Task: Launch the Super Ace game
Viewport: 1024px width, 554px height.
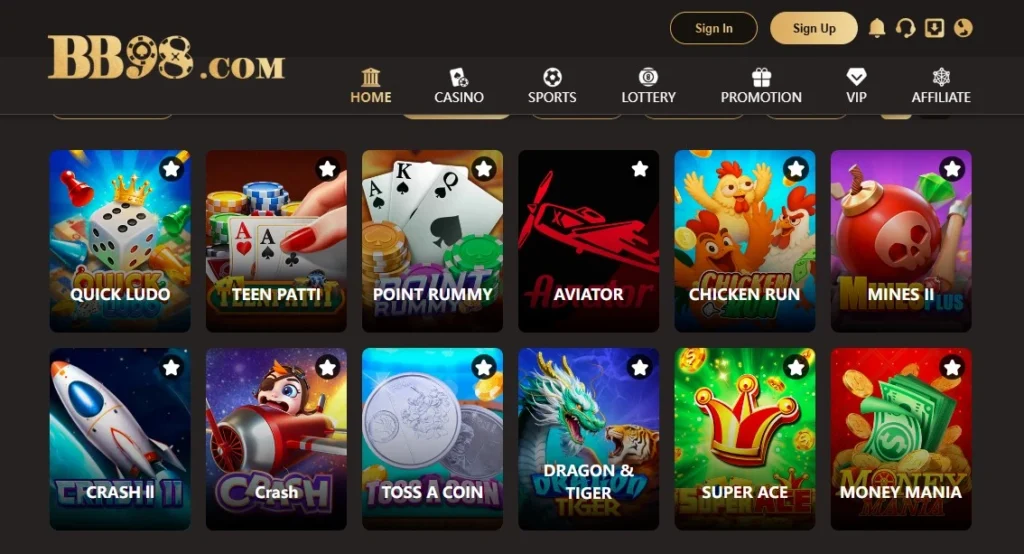Action: 744,439
